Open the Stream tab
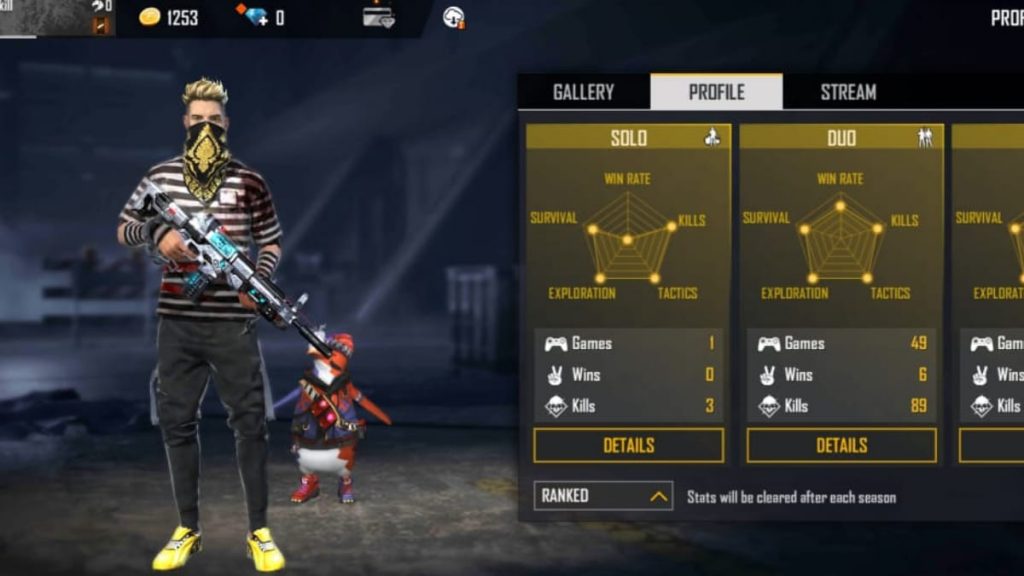This screenshot has width=1024, height=576. (x=848, y=92)
